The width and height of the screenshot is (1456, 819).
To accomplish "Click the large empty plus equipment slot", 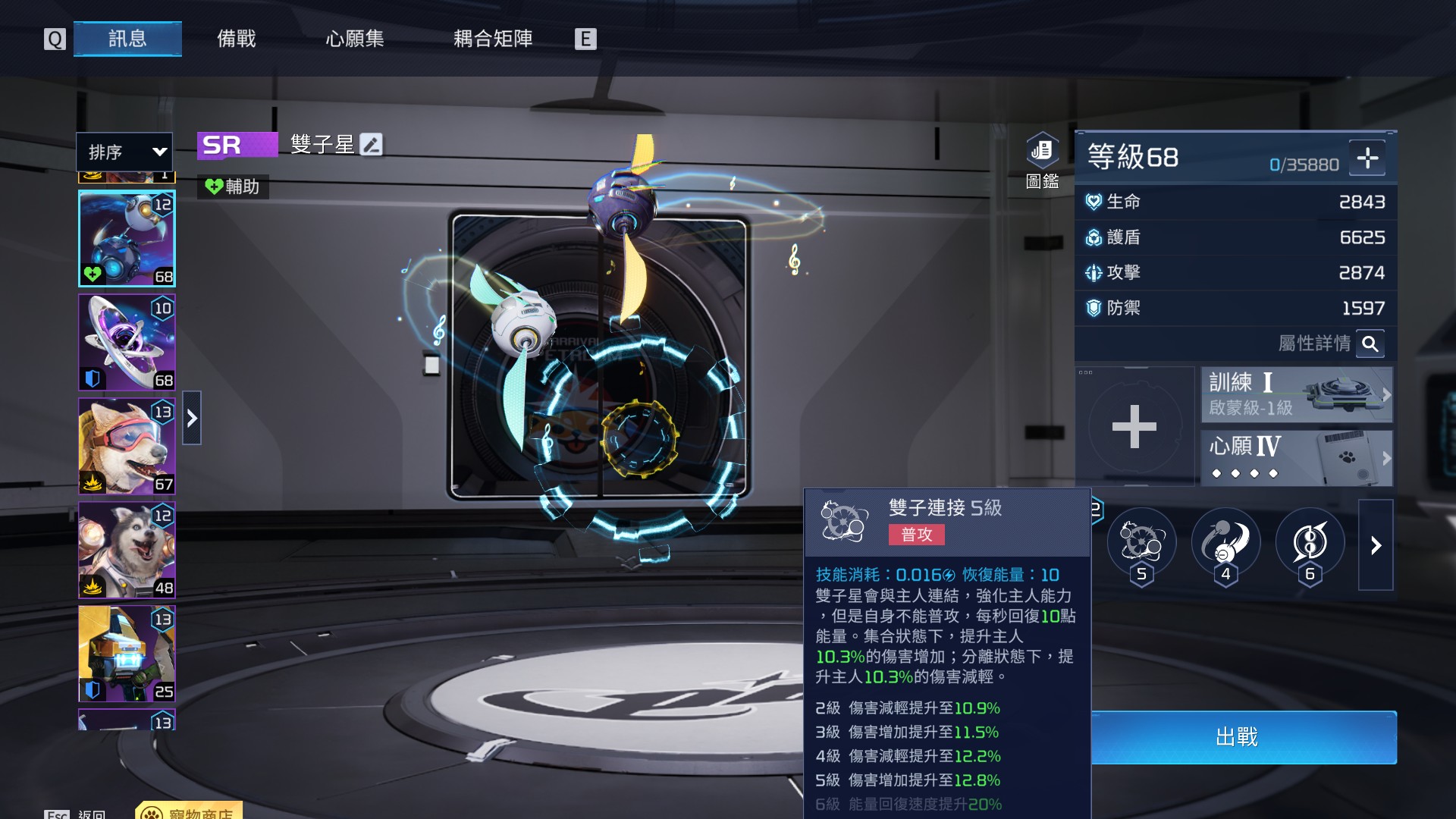I will [1134, 426].
